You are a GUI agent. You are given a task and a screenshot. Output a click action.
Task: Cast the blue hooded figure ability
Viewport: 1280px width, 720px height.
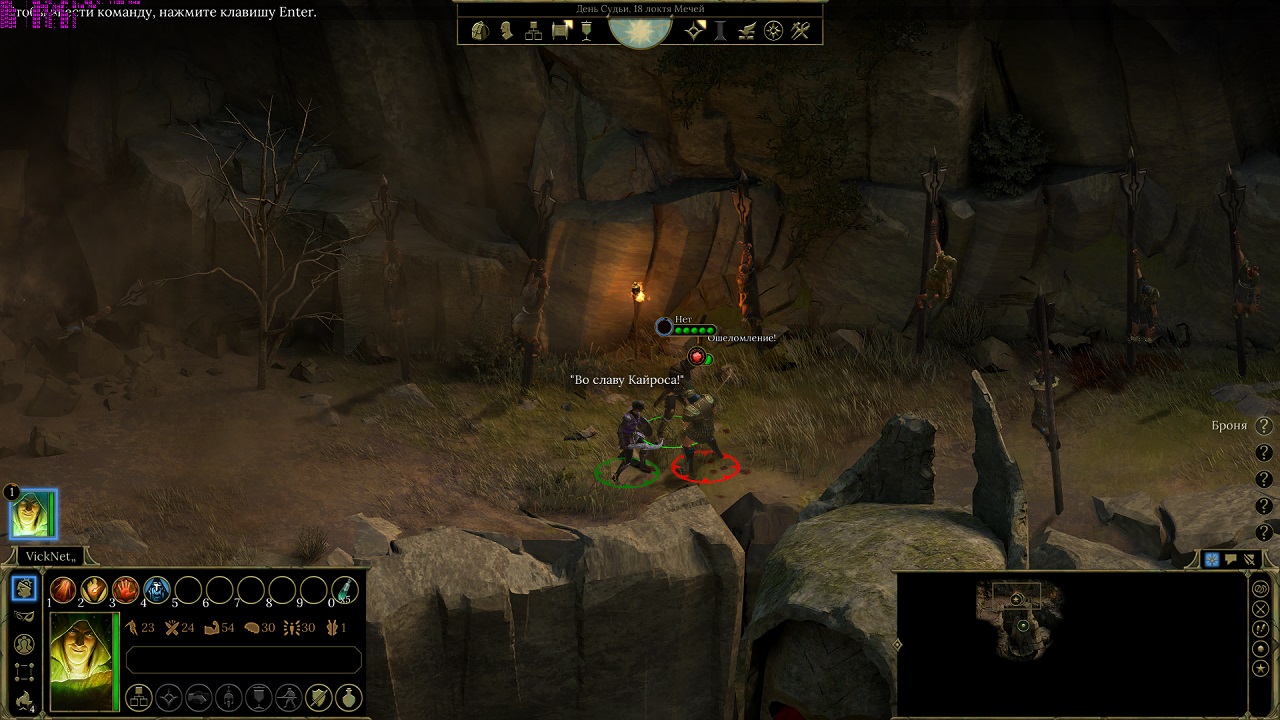pos(156,590)
